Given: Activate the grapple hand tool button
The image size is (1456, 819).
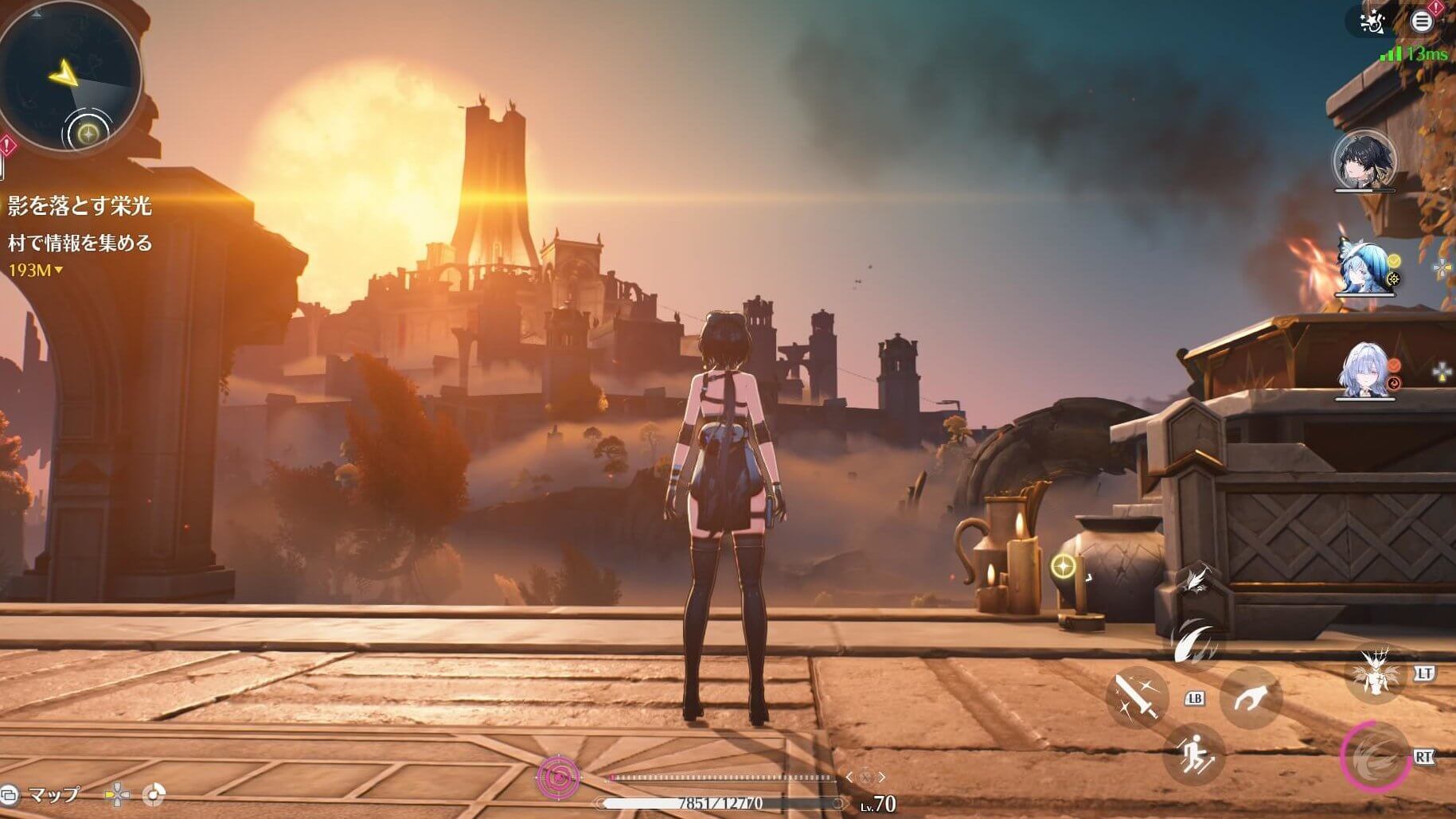Looking at the screenshot, I should [1251, 699].
